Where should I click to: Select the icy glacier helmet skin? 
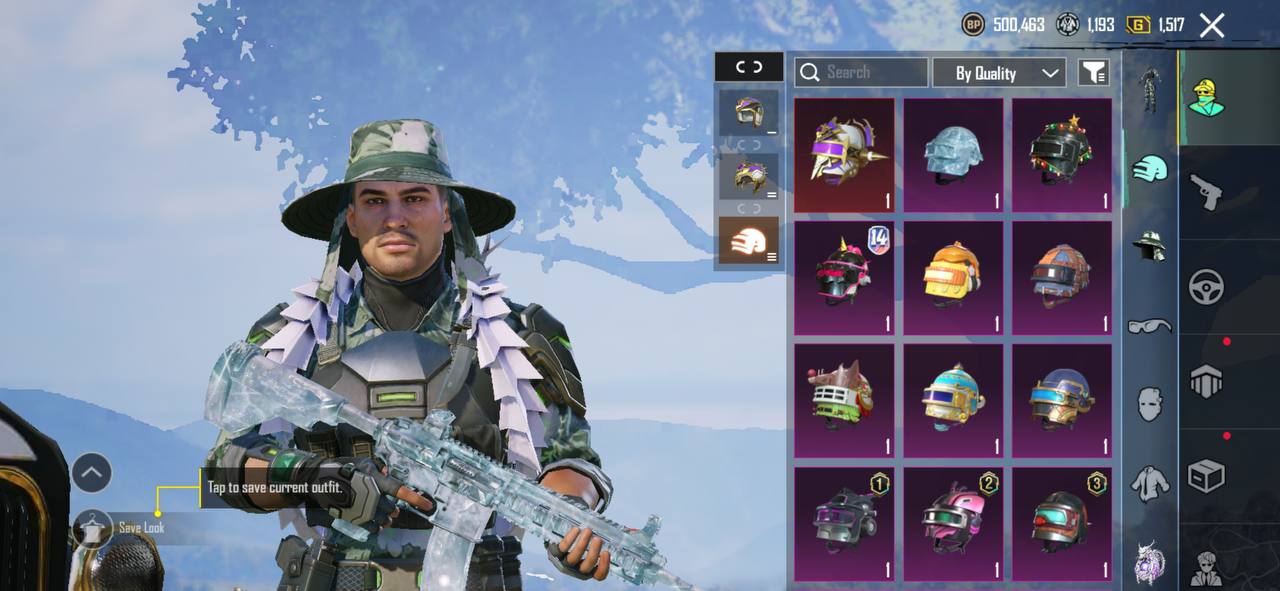tap(953, 154)
